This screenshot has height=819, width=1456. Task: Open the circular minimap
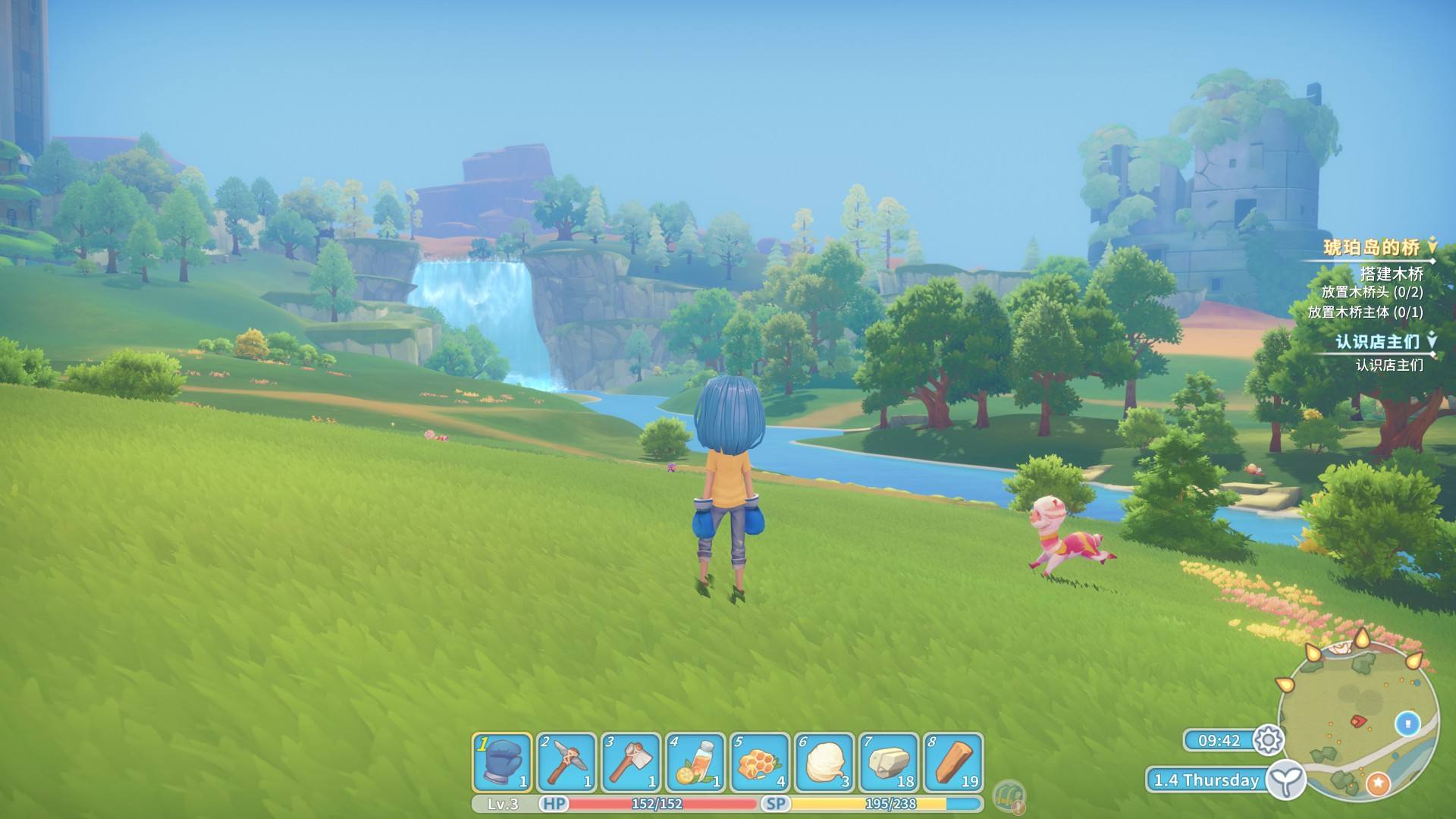[x=1357, y=720]
